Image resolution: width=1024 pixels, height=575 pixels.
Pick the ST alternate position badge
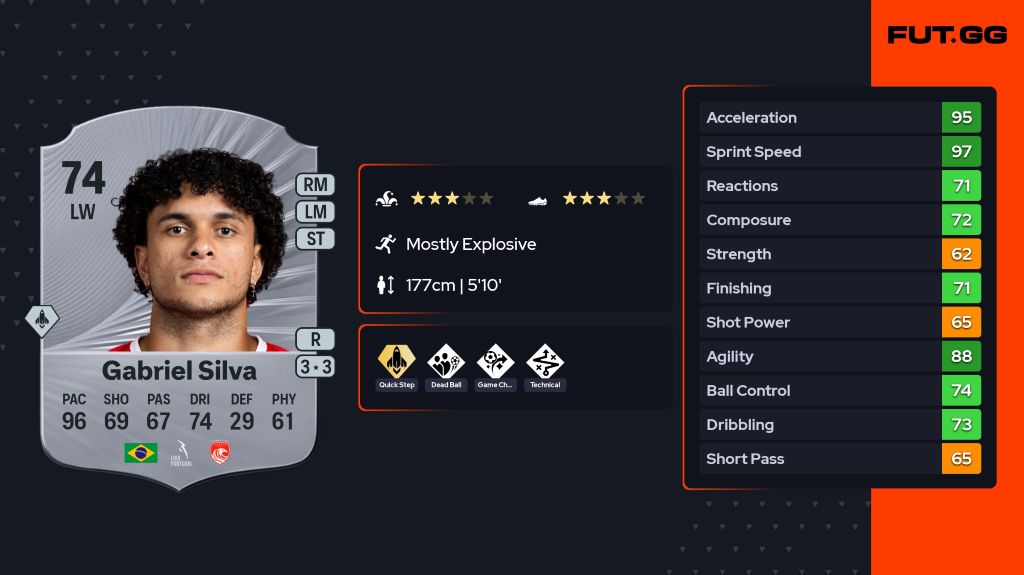coord(315,239)
